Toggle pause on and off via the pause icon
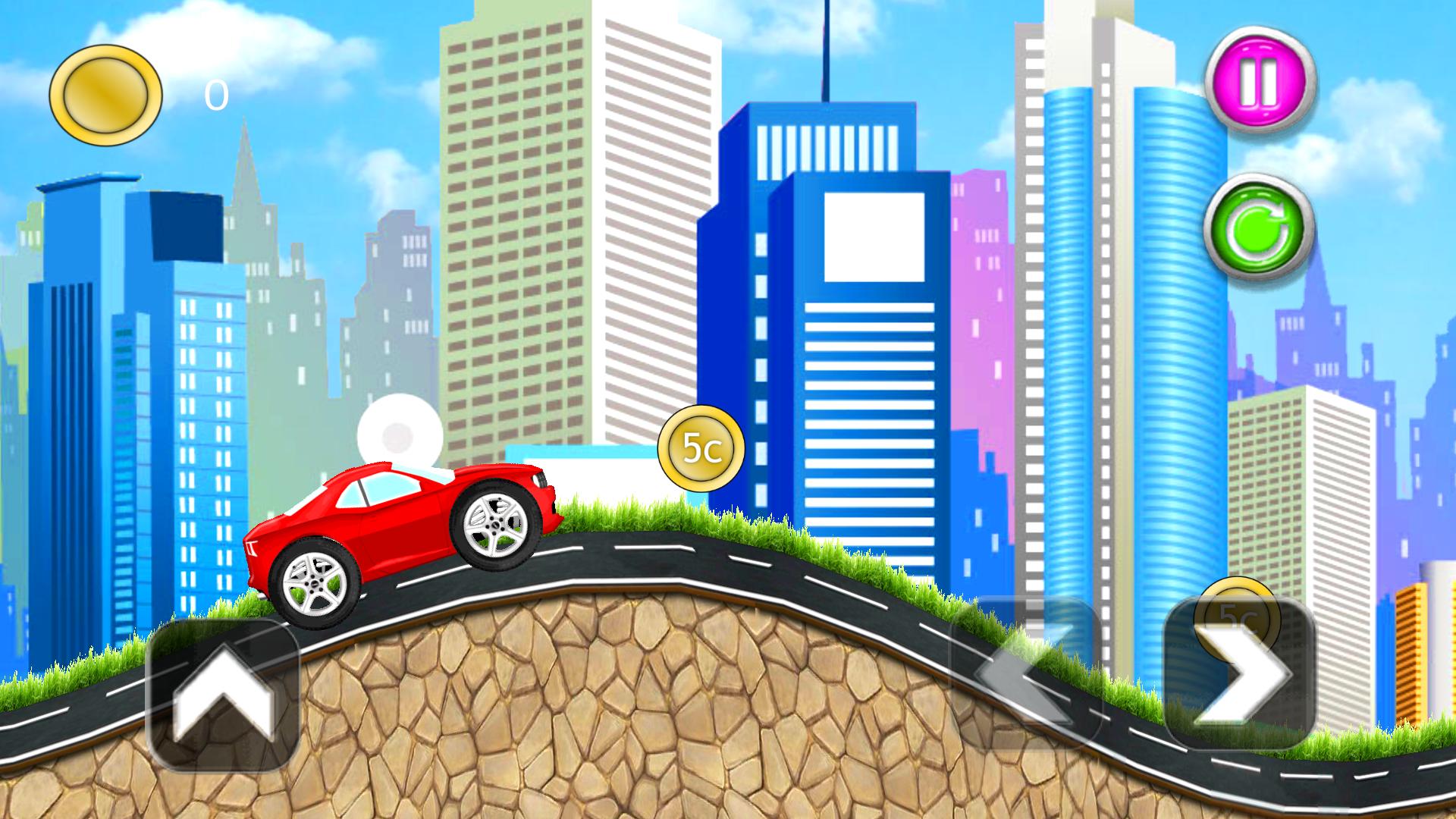This screenshot has height=819, width=1456. coord(1257,78)
